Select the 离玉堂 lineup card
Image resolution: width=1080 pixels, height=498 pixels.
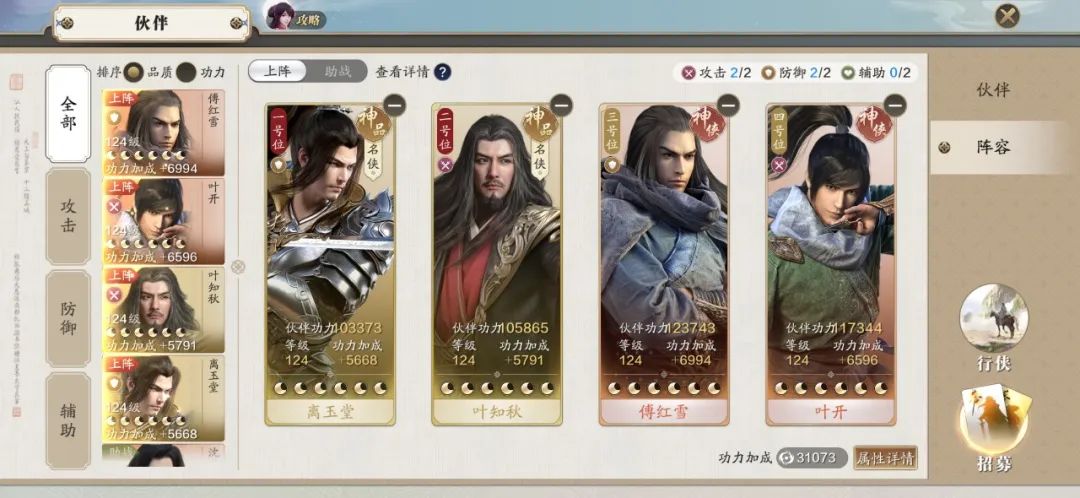tap(330, 260)
